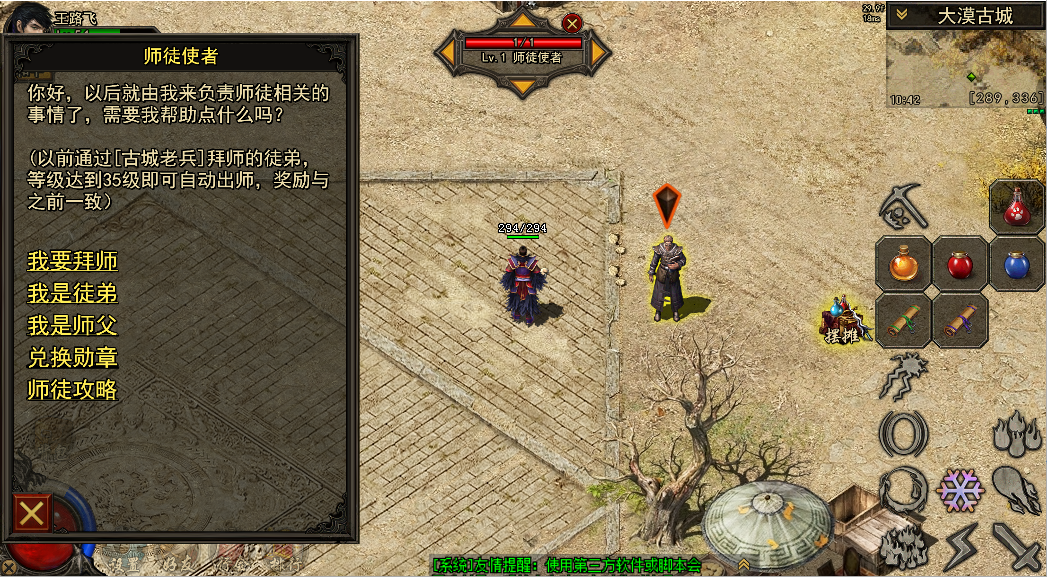Pick the 我是师父 dialogue option
This screenshot has height=577, width=1047.
coord(72,326)
